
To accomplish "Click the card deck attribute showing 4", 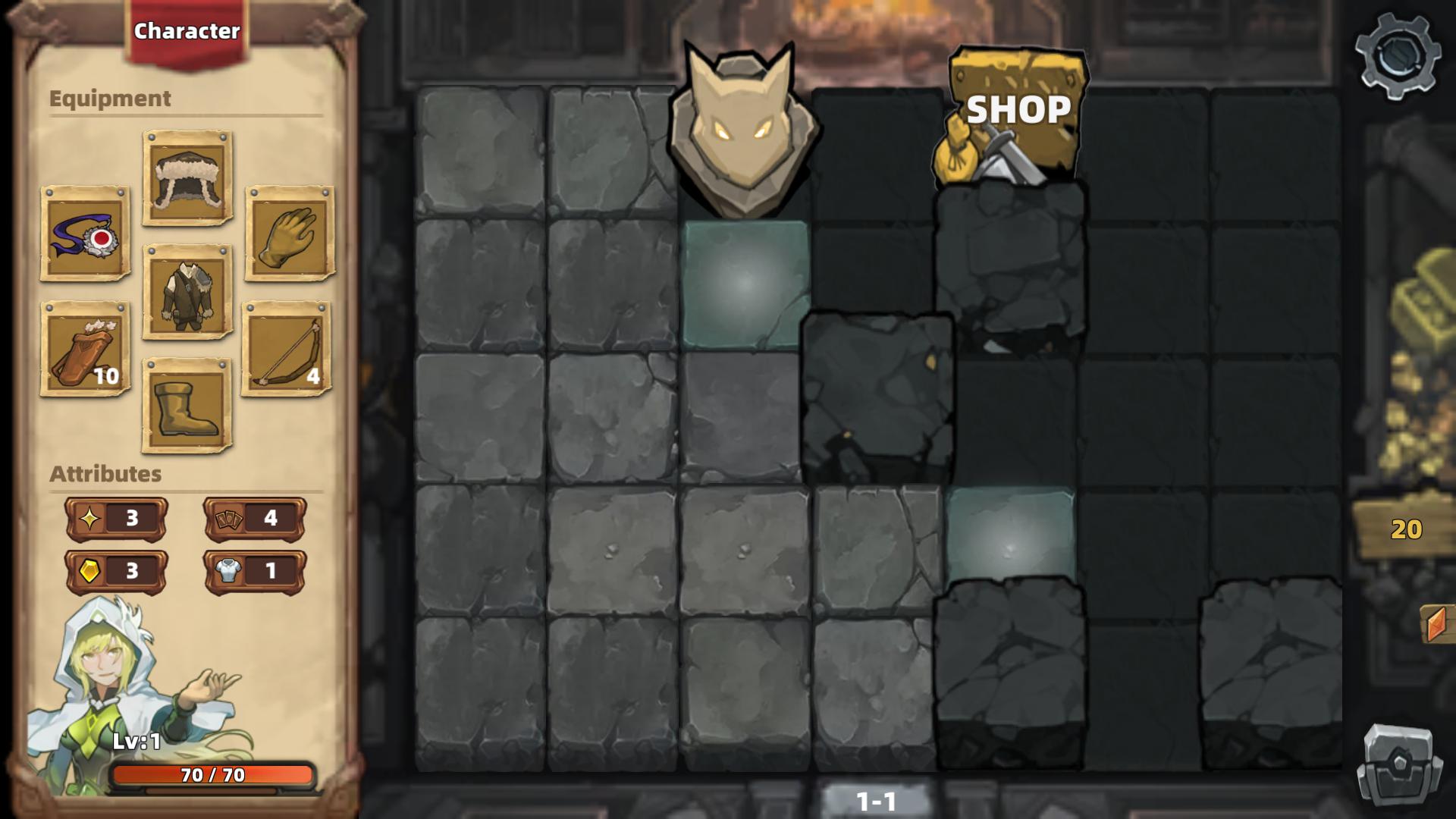I will (253, 519).
